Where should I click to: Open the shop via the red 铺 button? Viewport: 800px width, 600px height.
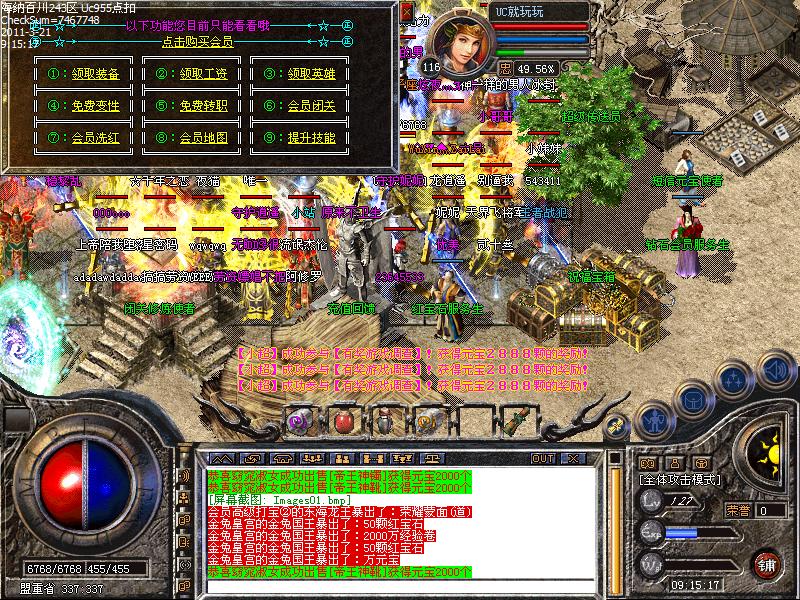[x=766, y=563]
